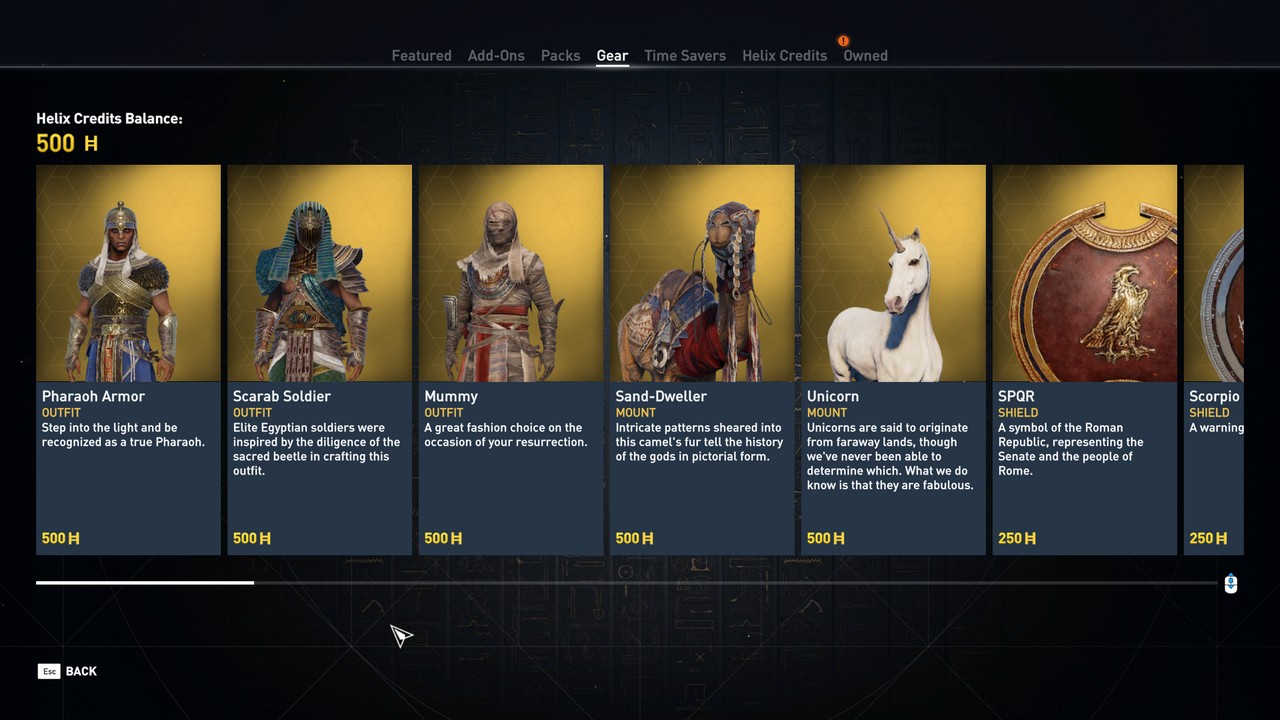
Task: Choose the Unicorn mount card
Action: click(x=893, y=359)
